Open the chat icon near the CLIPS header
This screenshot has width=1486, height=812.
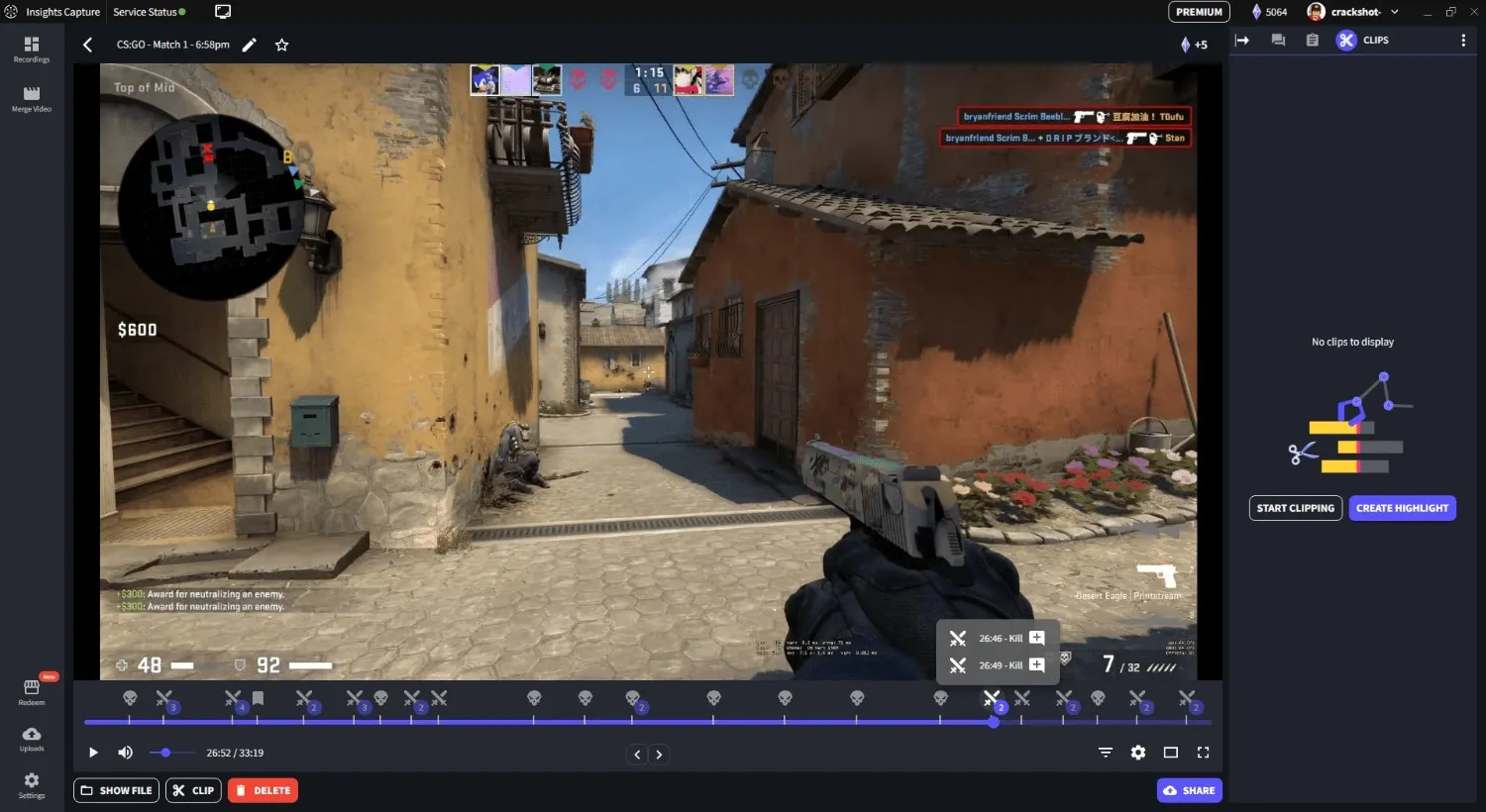point(1278,40)
